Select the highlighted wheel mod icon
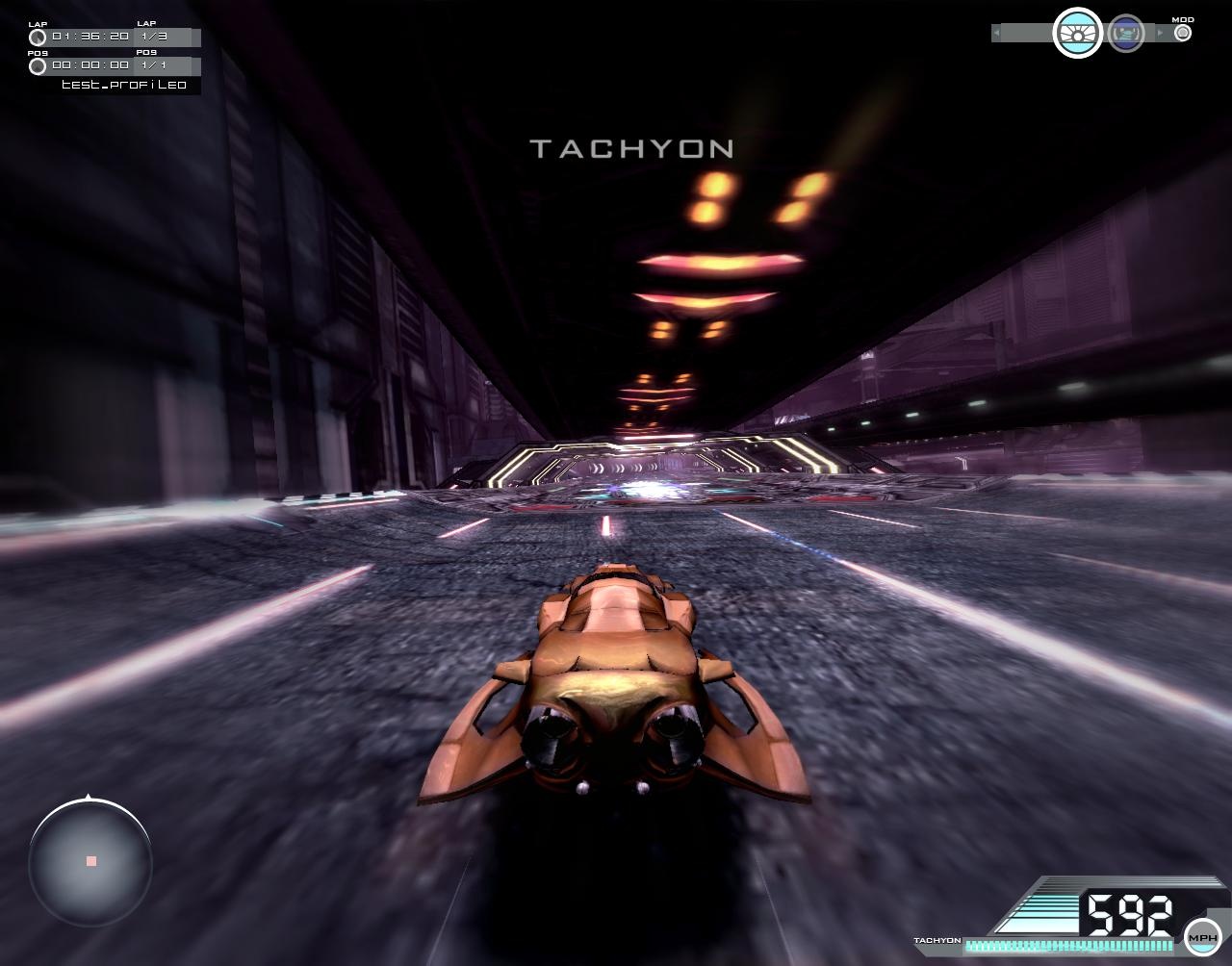Screen dimensions: 1232x966 [x=1075, y=30]
